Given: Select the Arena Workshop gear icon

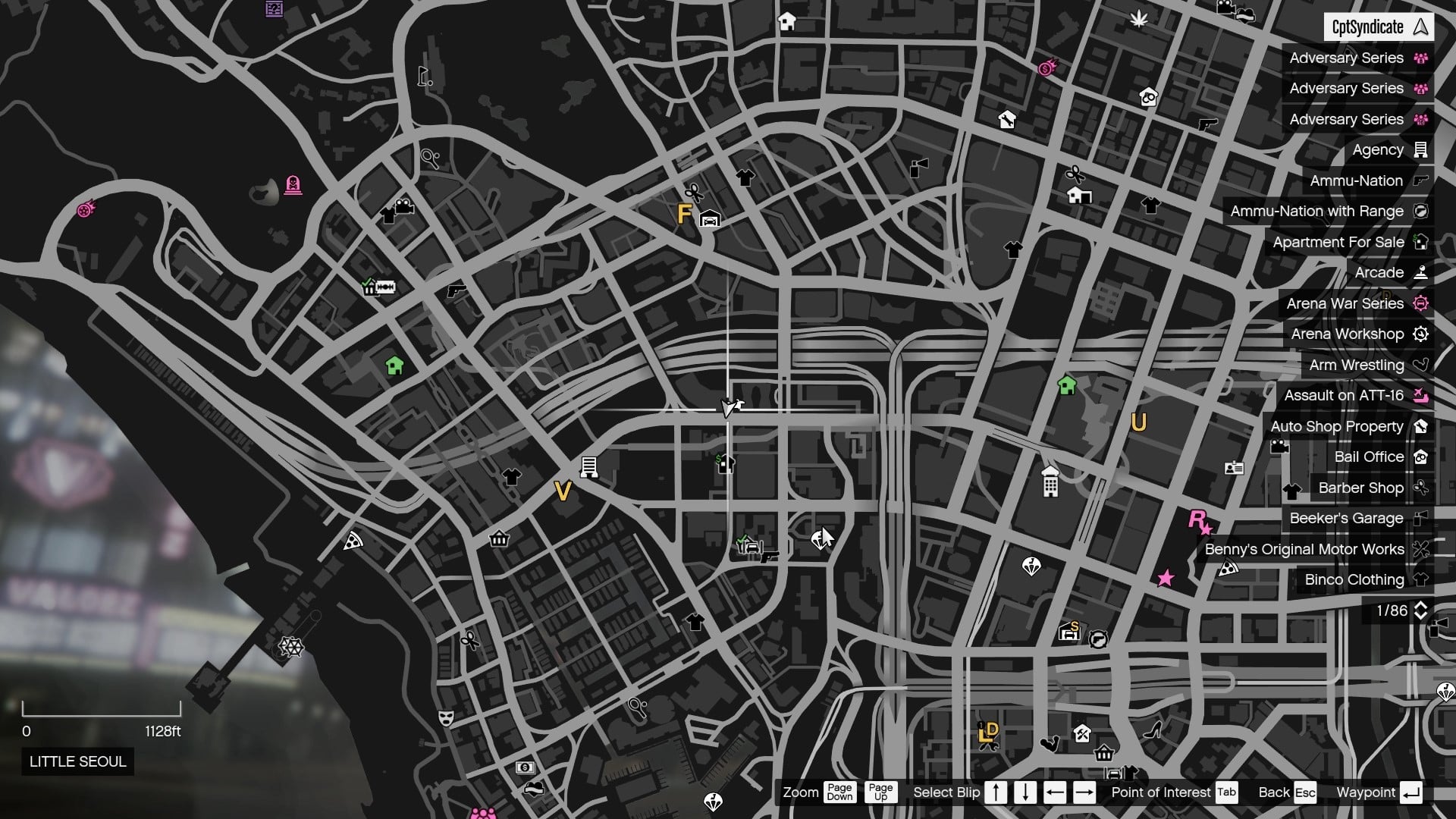Looking at the screenshot, I should [x=1420, y=334].
